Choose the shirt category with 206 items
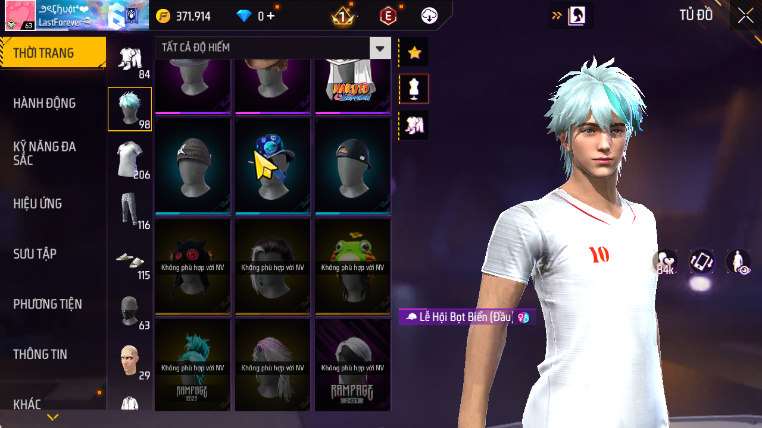This screenshot has width=762, height=428. coord(129,159)
